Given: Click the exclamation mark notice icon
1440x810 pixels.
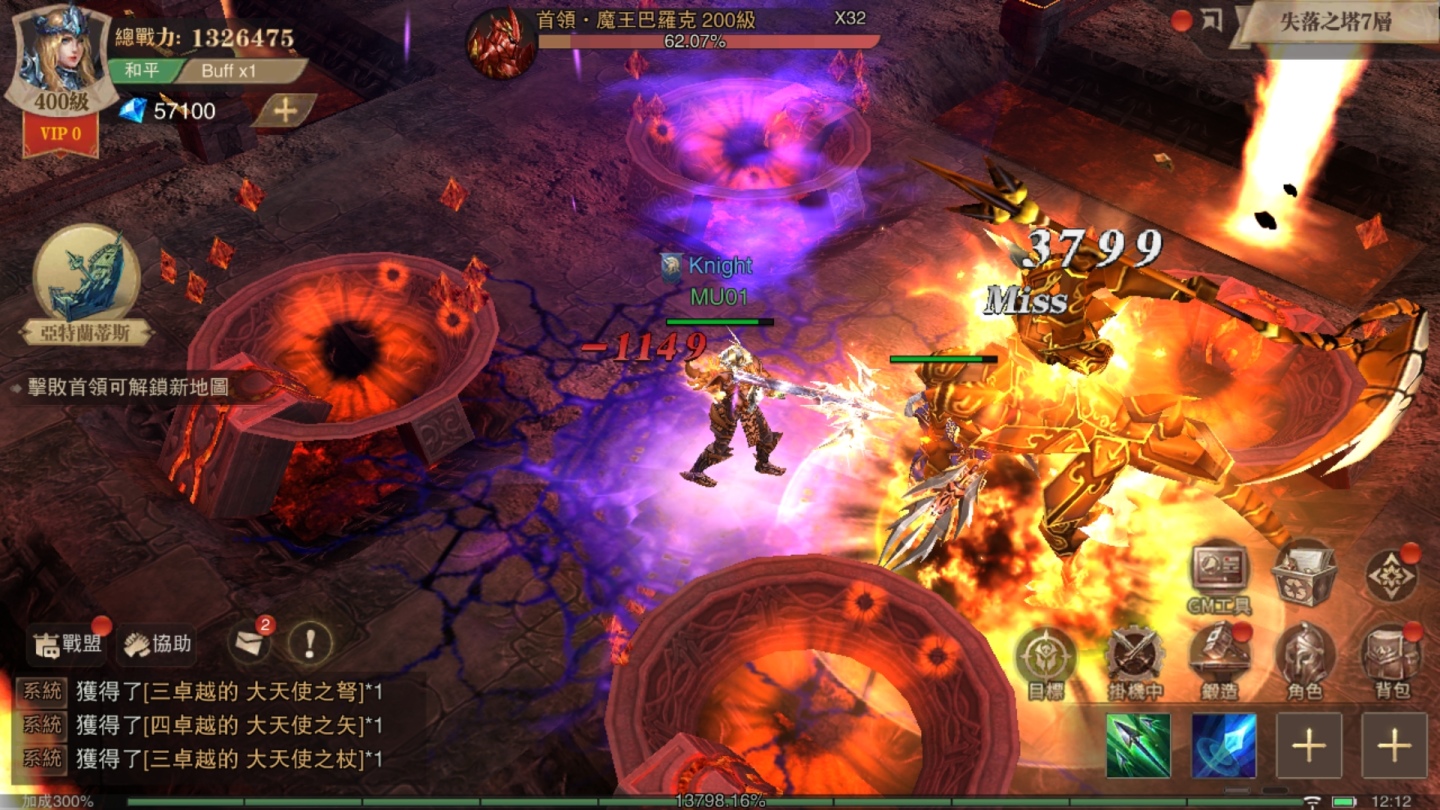Looking at the screenshot, I should coord(310,643).
